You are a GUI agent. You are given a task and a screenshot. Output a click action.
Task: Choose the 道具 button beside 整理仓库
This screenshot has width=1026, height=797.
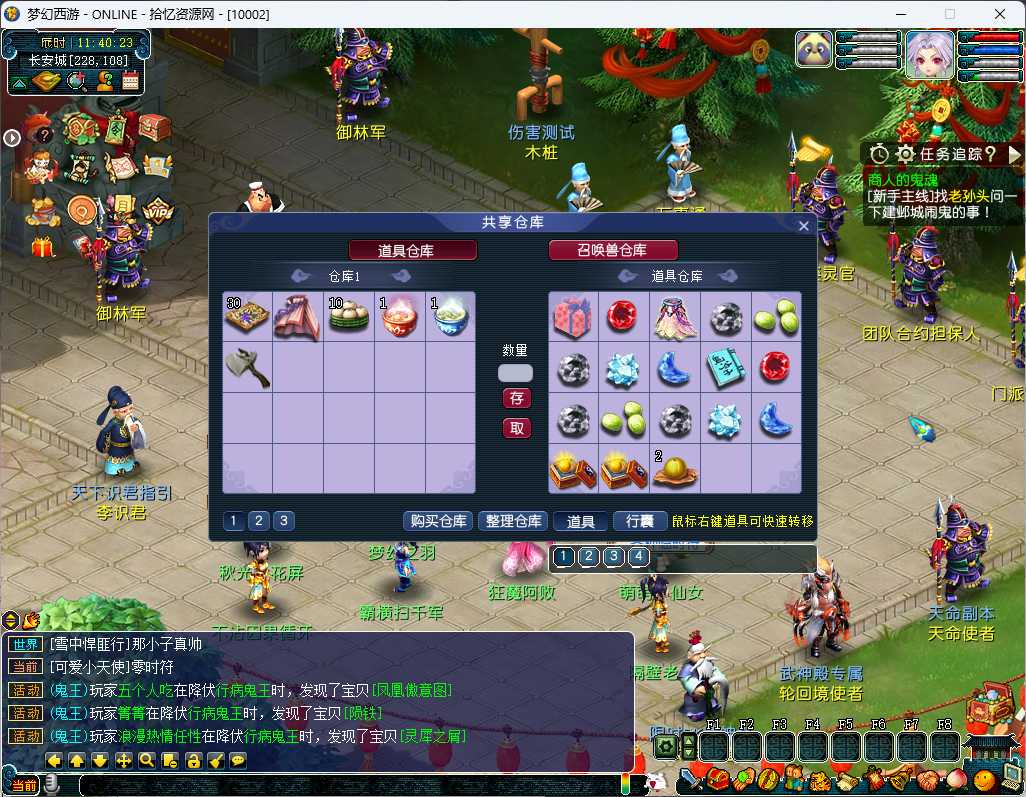[x=581, y=521]
